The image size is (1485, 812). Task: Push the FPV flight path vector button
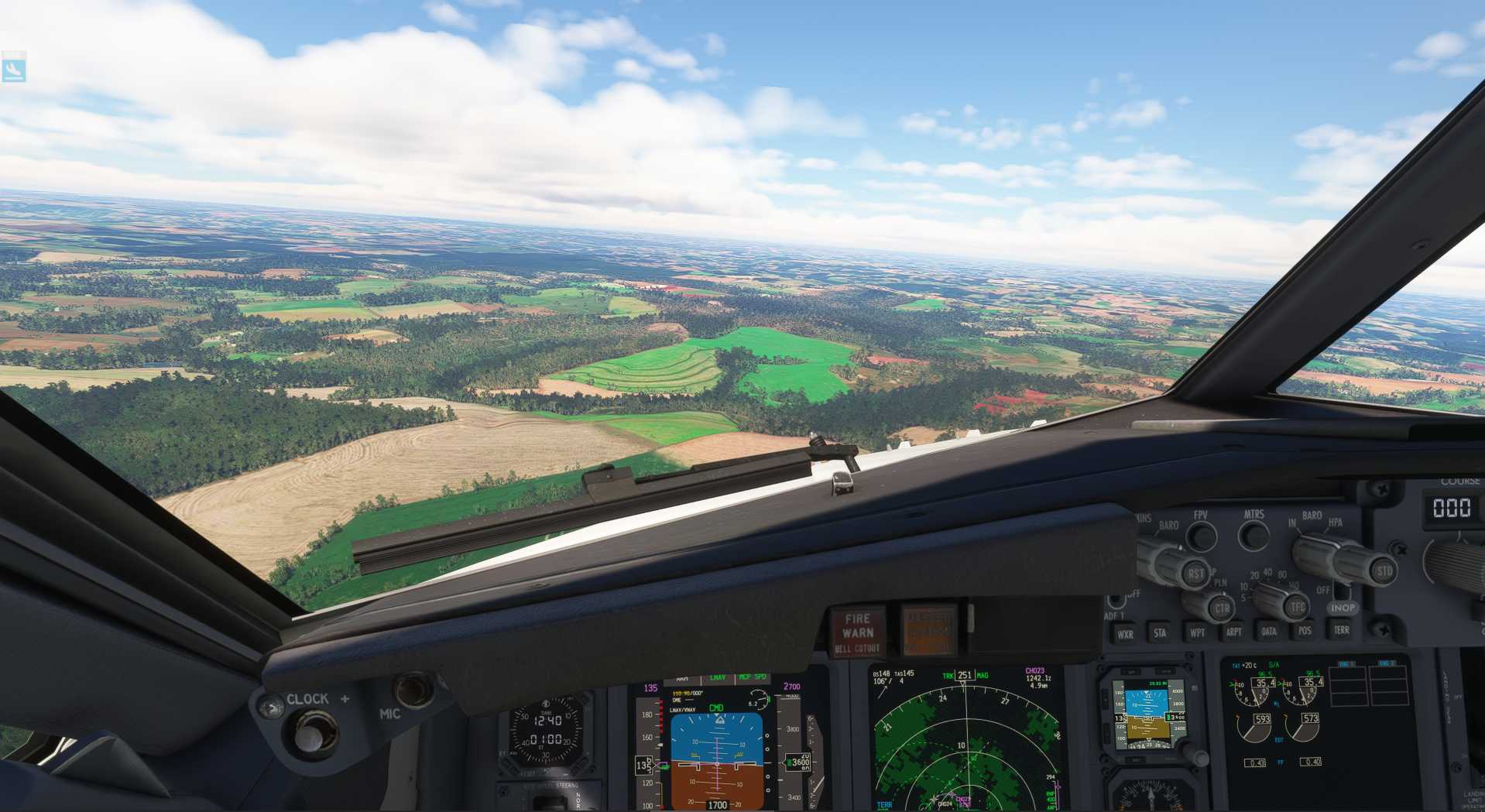pos(1202,535)
